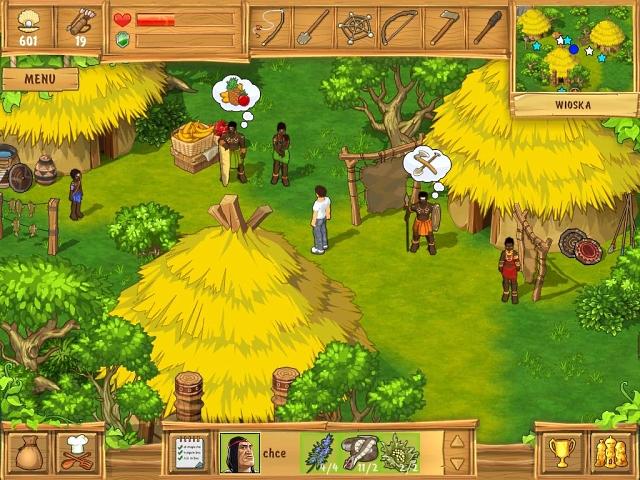Select the shovel tool
The width and height of the screenshot is (640, 480).
[x=314, y=27]
